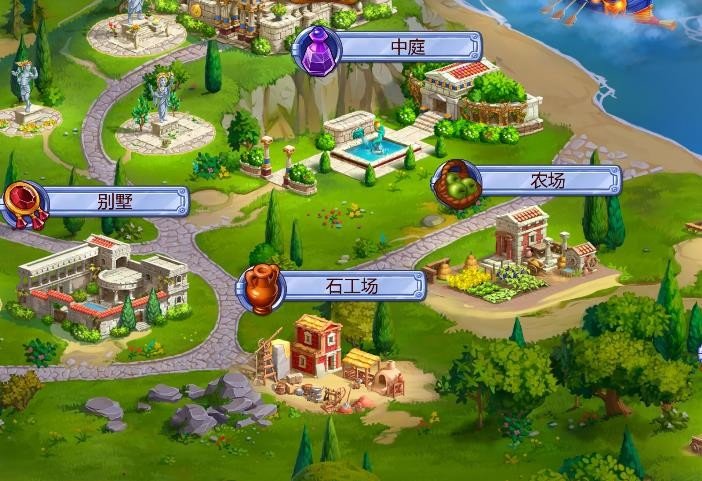Select the 农场 farm banner
The width and height of the screenshot is (702, 481).
[x=550, y=181]
